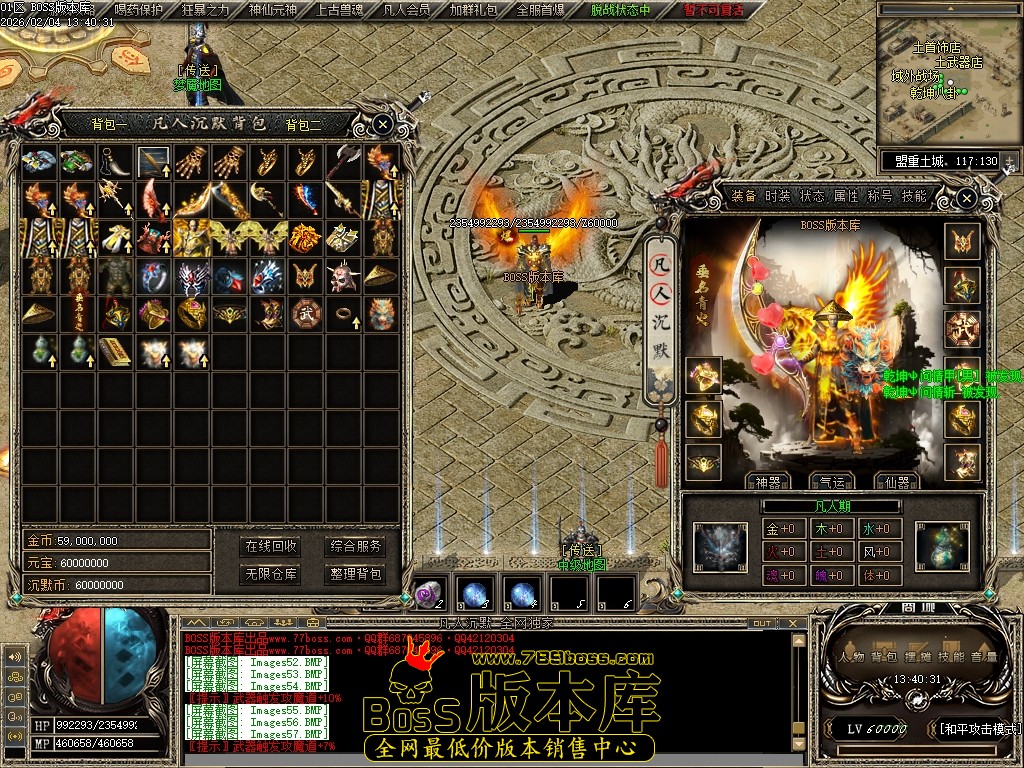Open the 神器 artifact section
1024x768 pixels.
769,482
